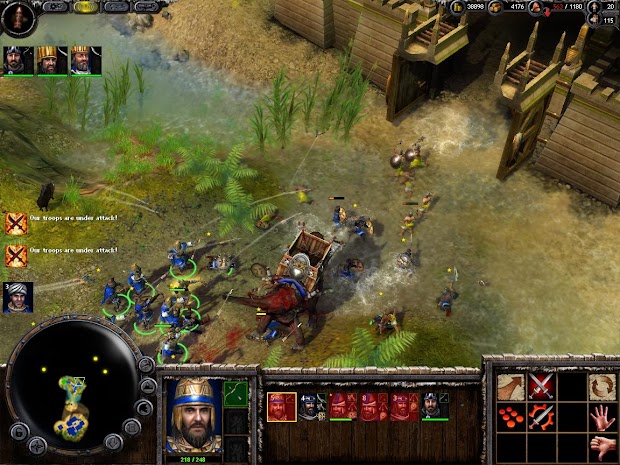Image resolution: width=620 pixels, height=465 pixels.
Task: Select the silver-helmet hero portrait at top left
Action: coord(17,61)
